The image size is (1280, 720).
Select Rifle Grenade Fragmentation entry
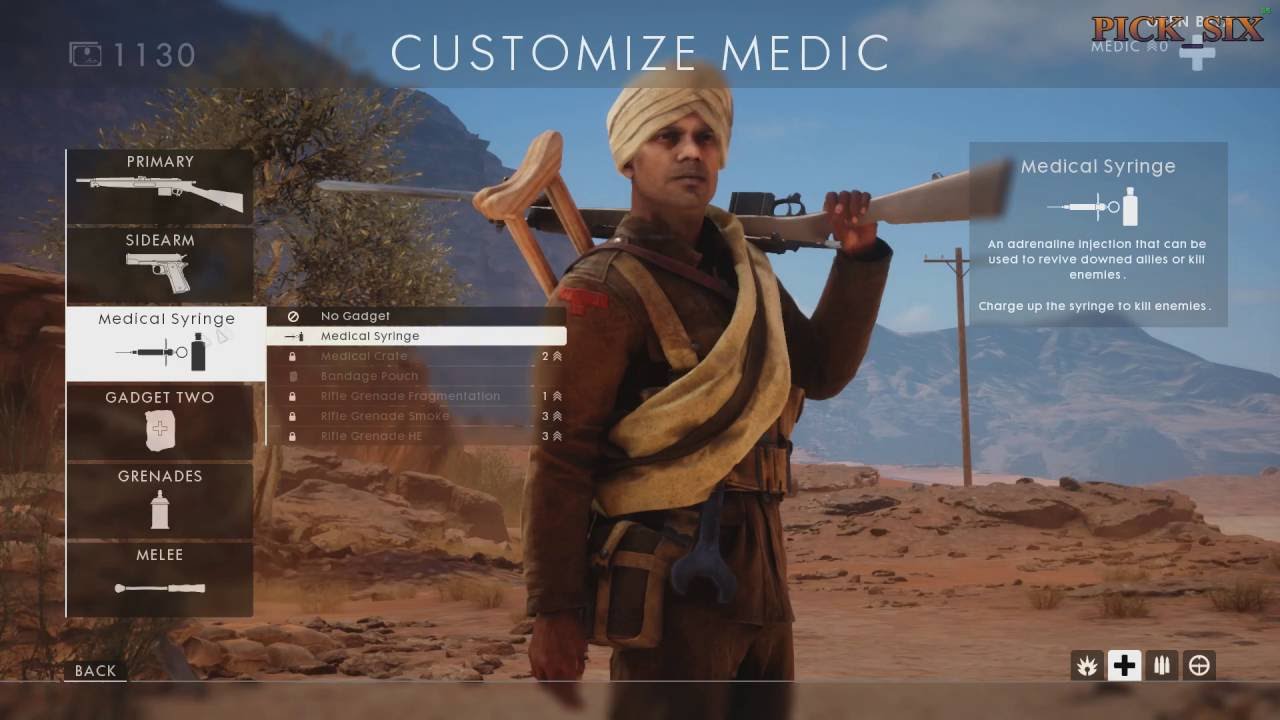(x=416, y=396)
